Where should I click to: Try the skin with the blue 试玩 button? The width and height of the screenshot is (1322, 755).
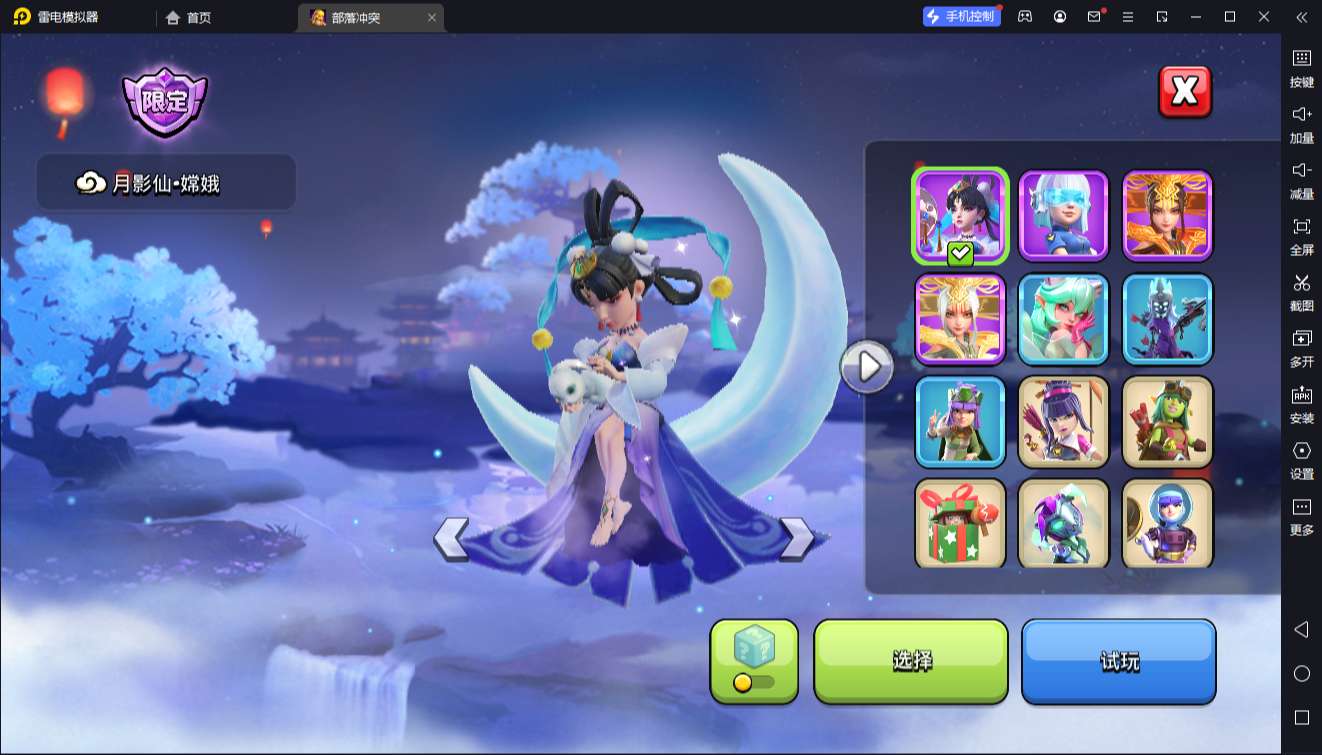pos(1118,661)
